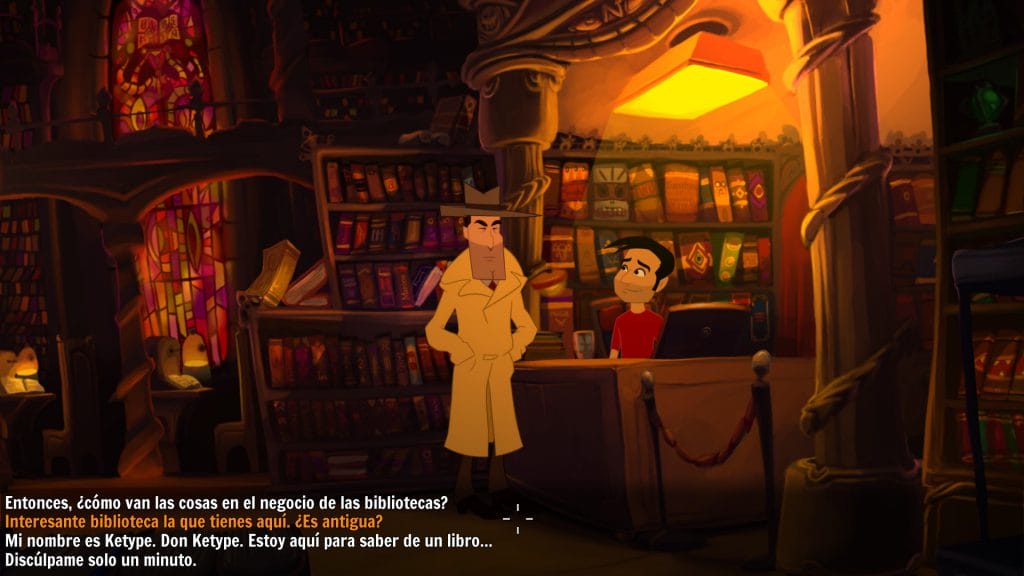The image size is (1024, 576).
Task: Ask how the library business is going
Action: coord(226,502)
